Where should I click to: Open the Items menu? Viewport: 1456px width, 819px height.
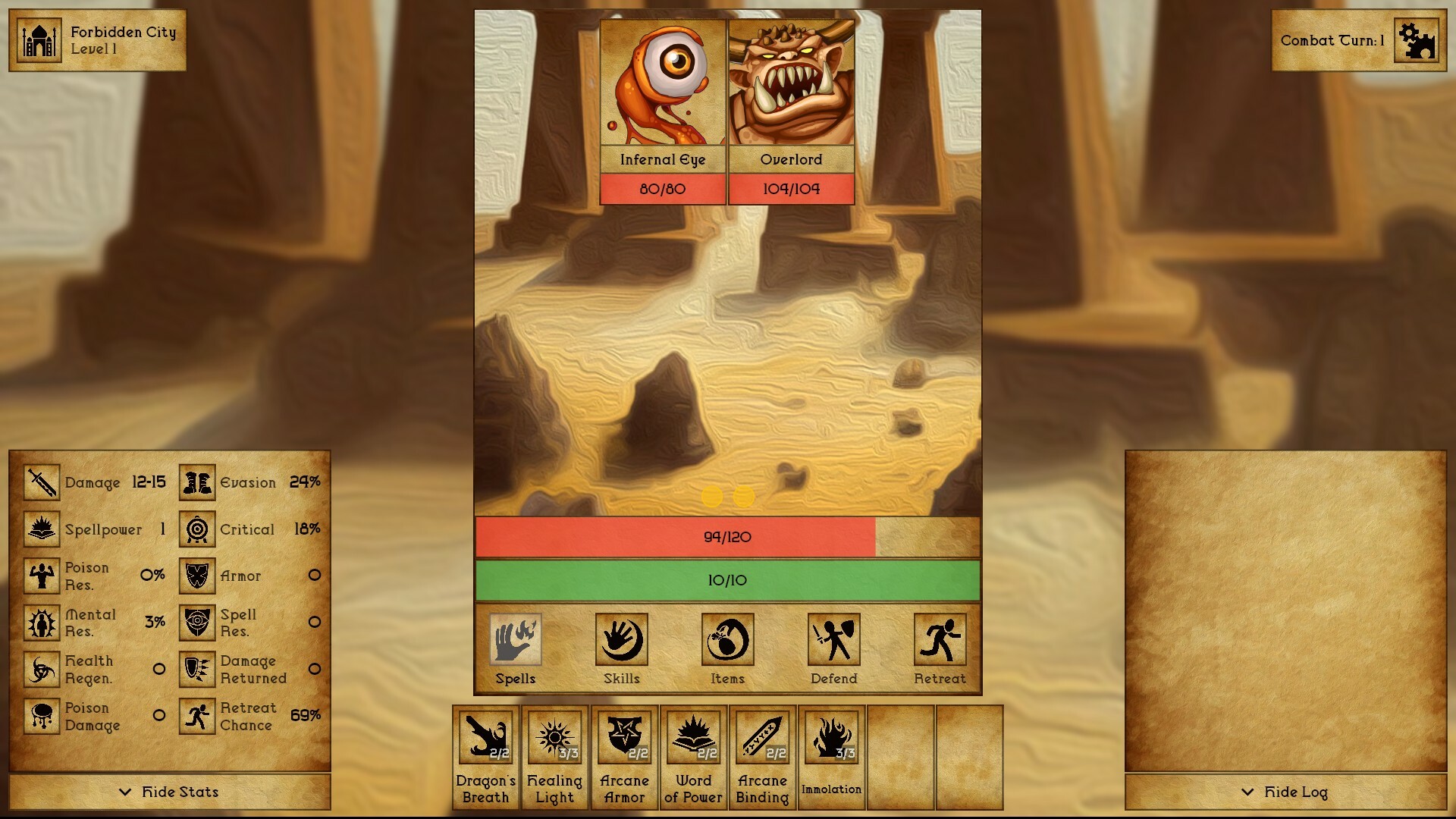click(726, 641)
